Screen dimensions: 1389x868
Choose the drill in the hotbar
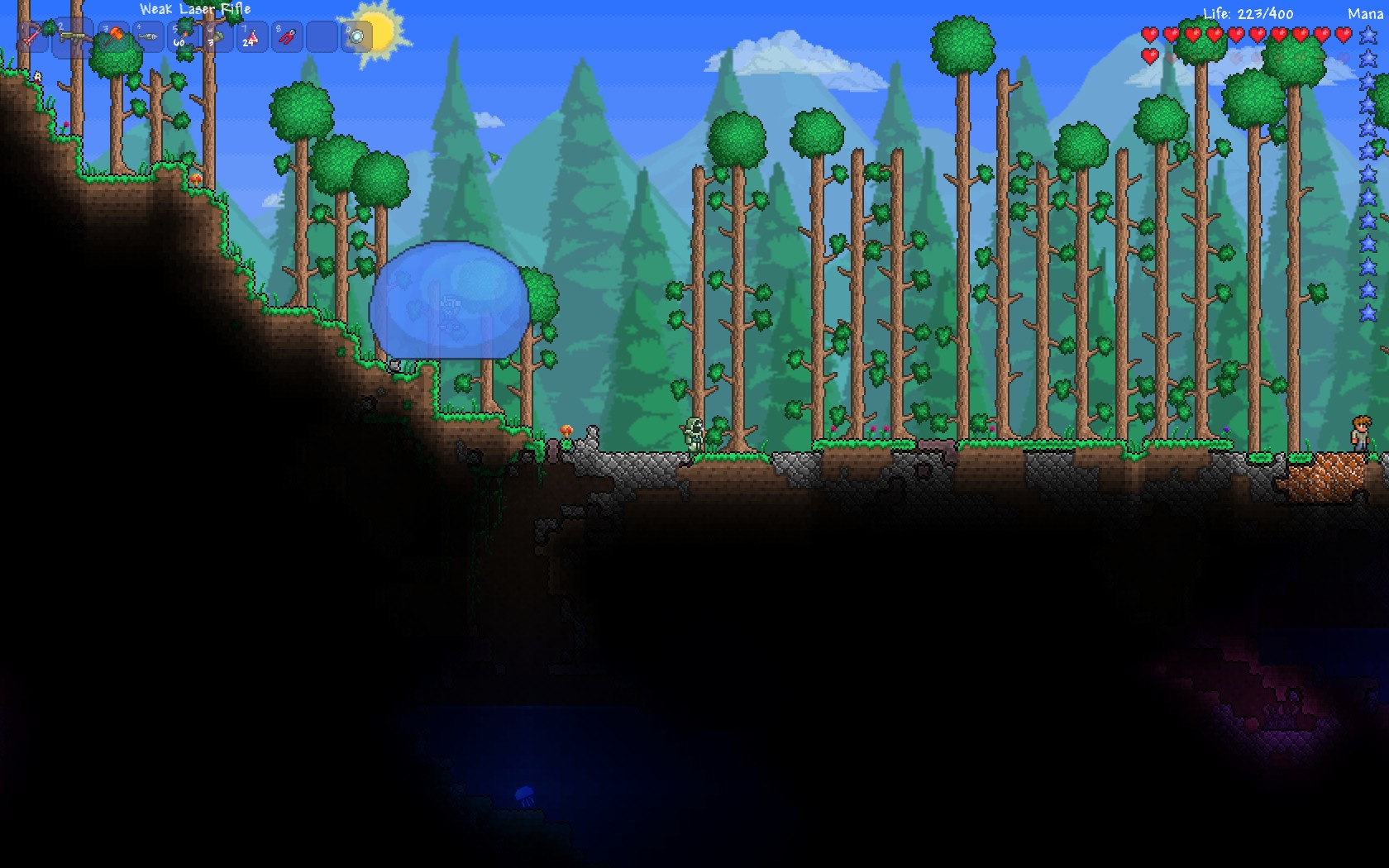pos(149,36)
